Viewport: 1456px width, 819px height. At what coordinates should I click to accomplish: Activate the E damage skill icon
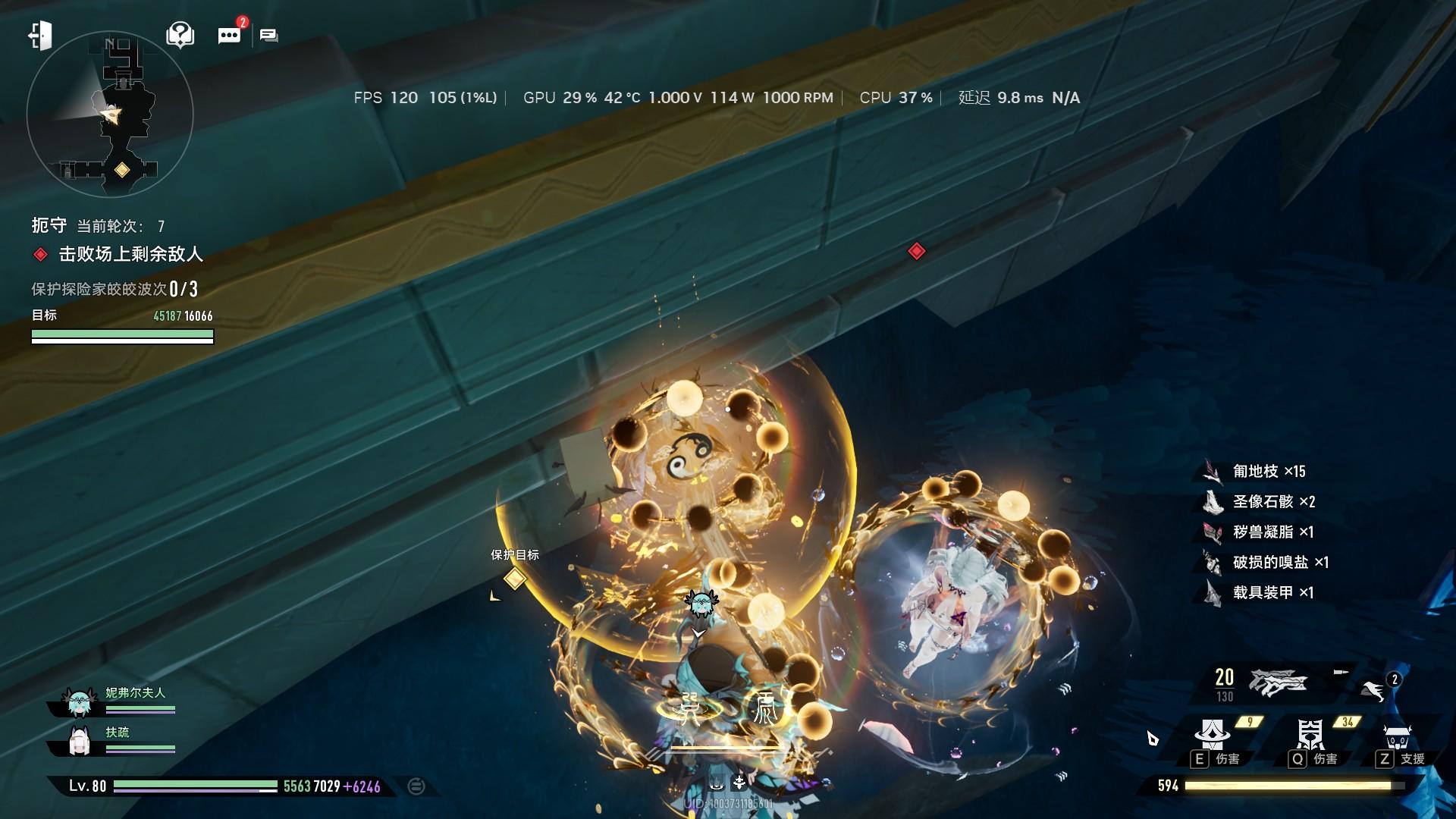[1212, 736]
